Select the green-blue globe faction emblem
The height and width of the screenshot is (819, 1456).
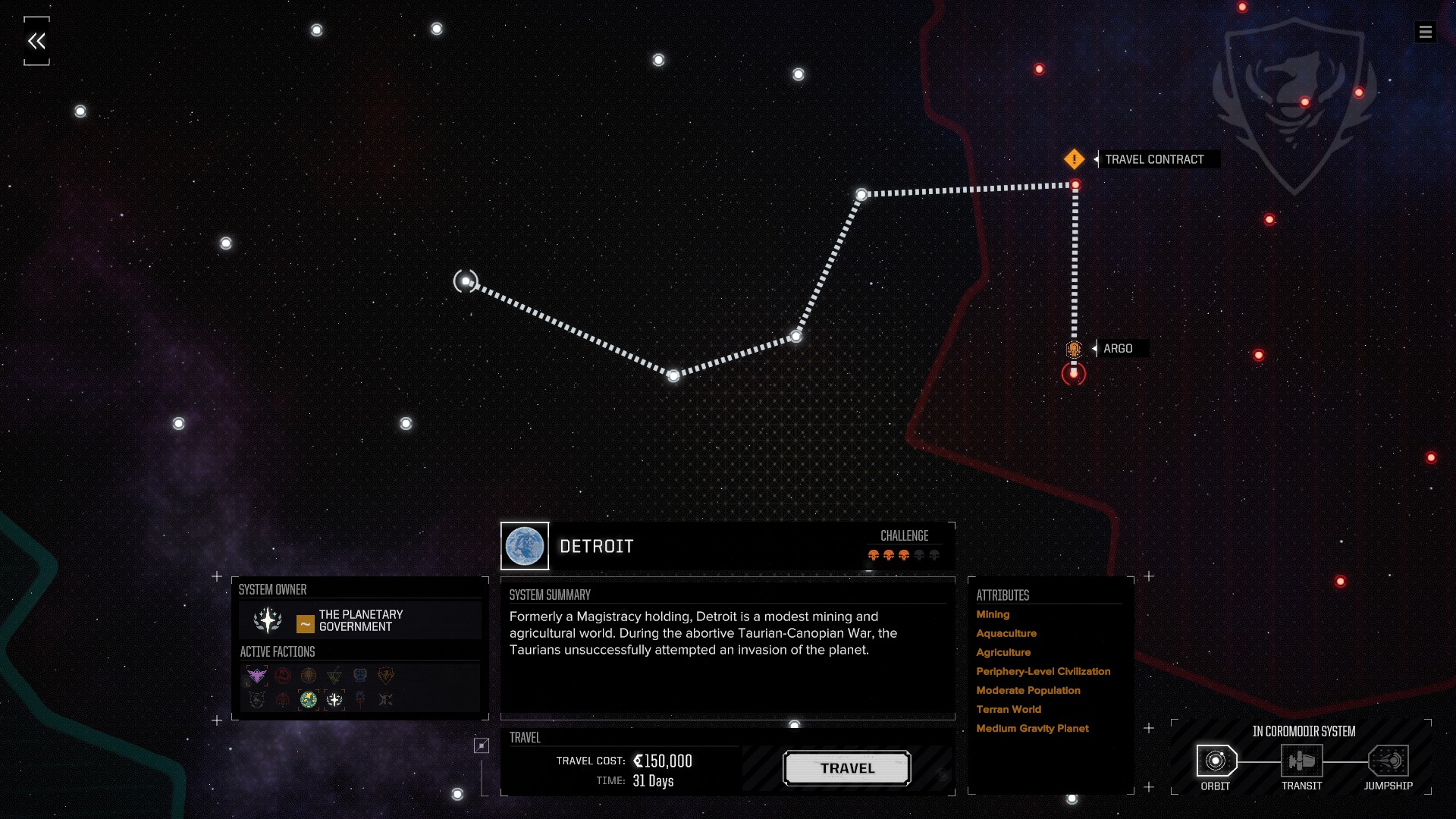[309, 699]
